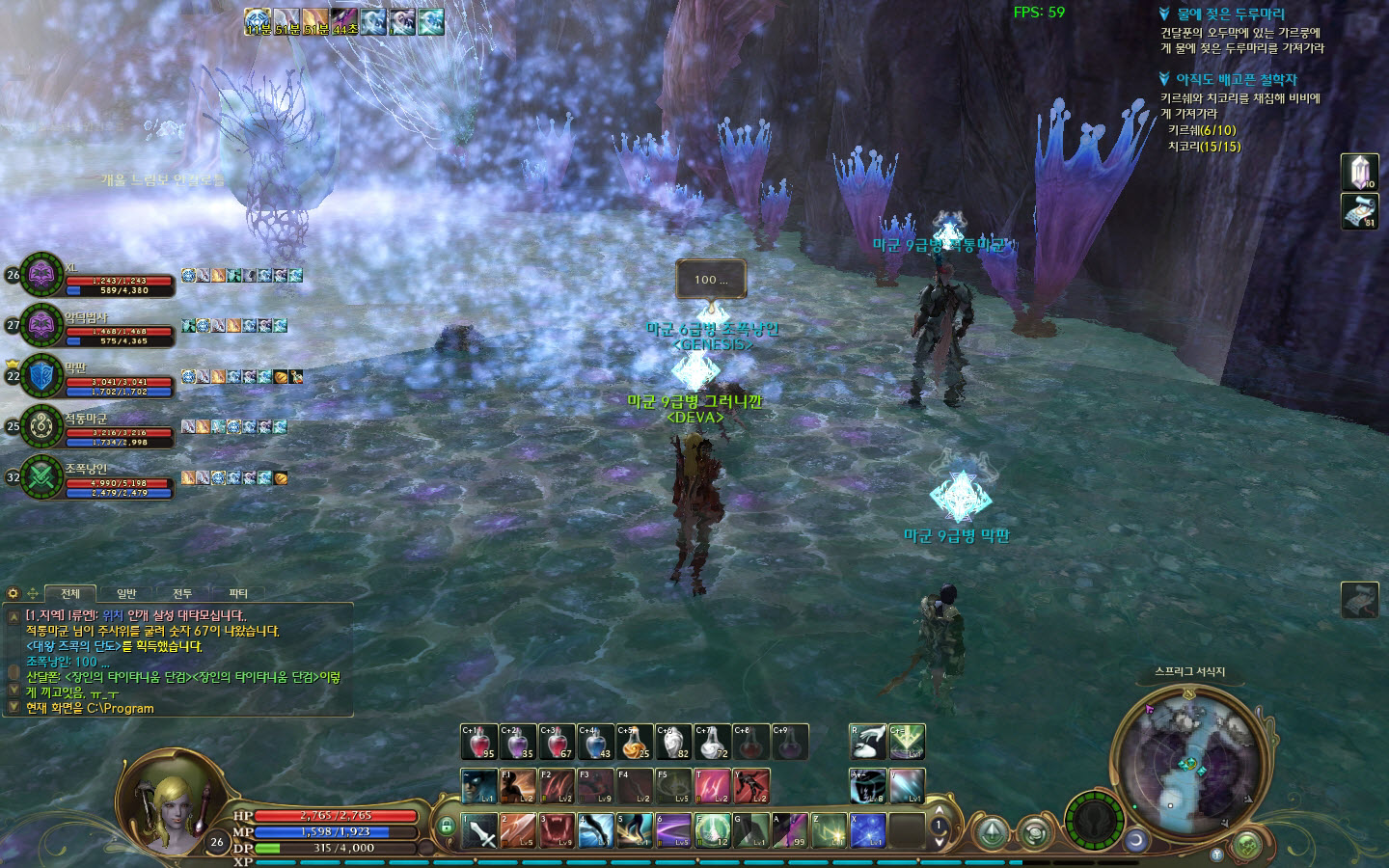Use the red potion in slot C+1
Image resolution: width=1389 pixels, height=868 pixels.
coord(479,743)
